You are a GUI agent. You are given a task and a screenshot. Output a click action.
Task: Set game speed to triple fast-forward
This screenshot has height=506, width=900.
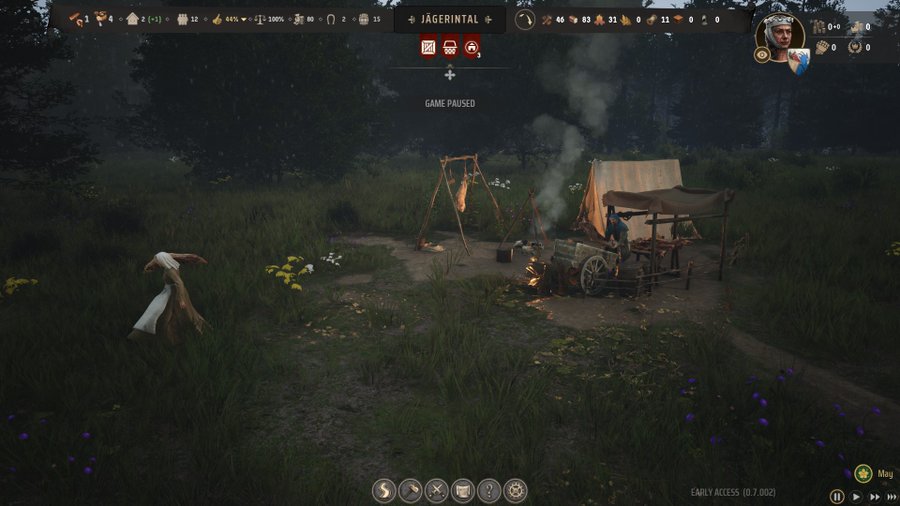click(892, 496)
